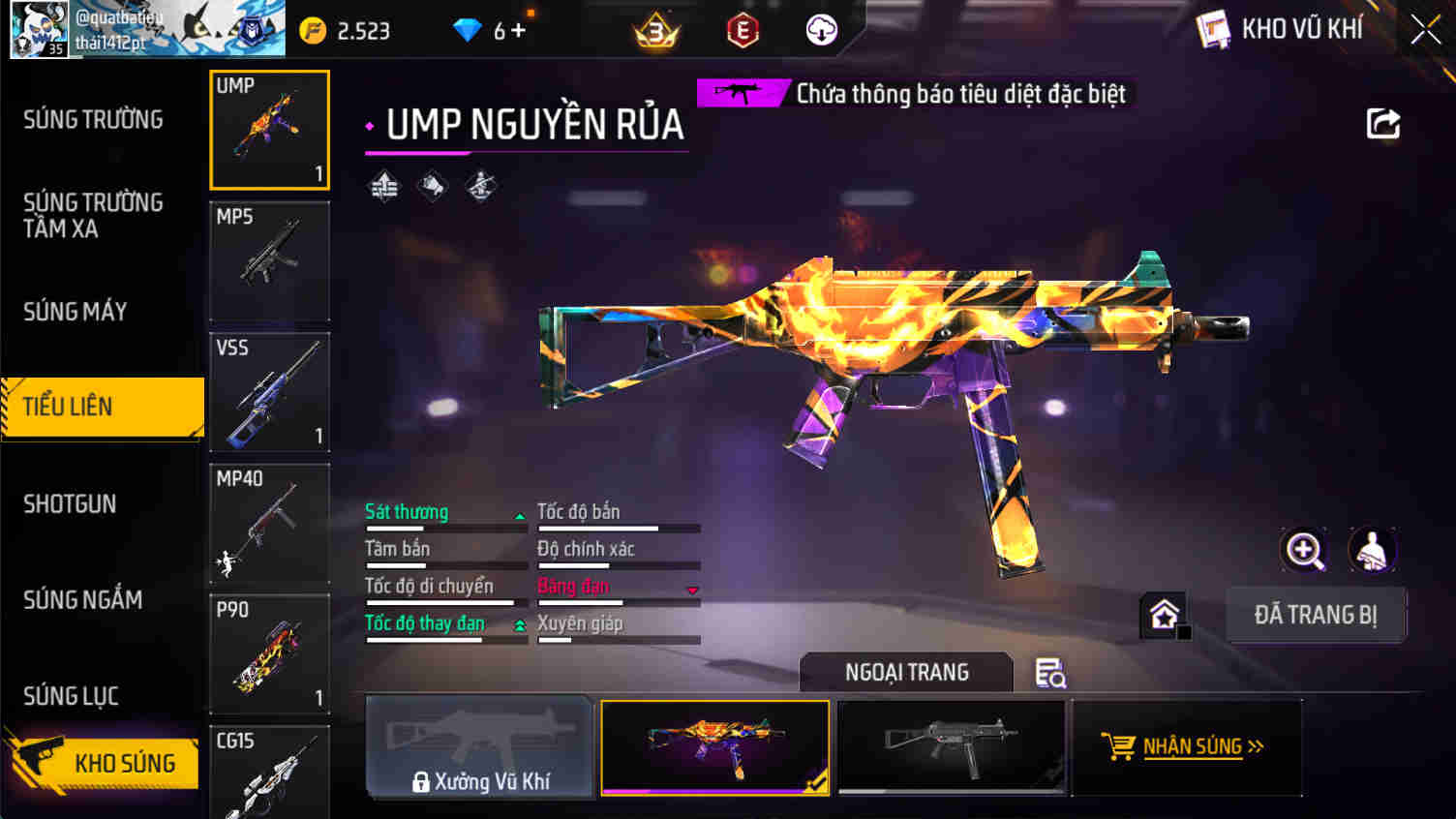The width and height of the screenshot is (1456, 819).
Task: Select the VSS weapon tile
Action: (x=269, y=392)
